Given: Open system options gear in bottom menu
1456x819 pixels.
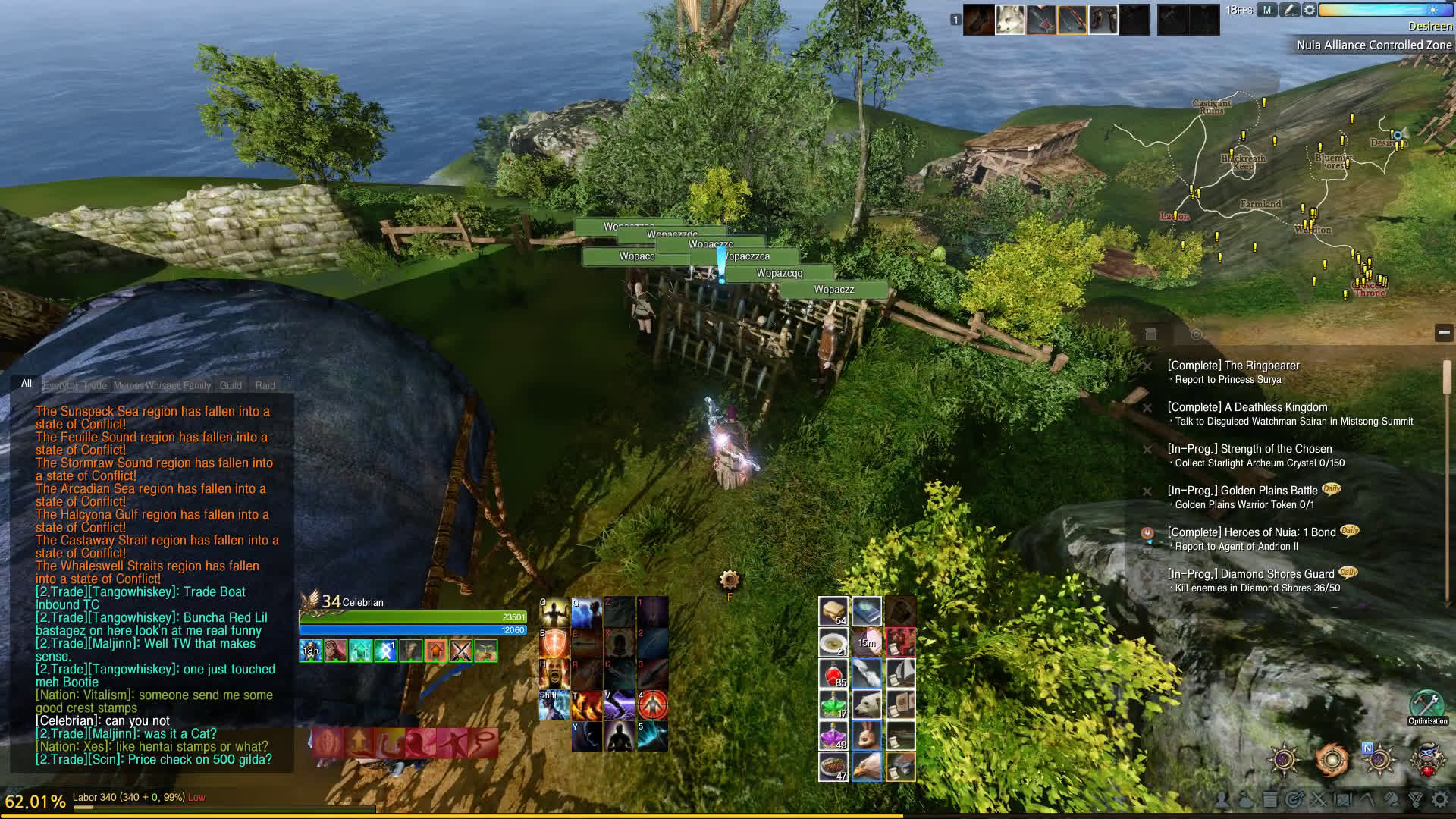Looking at the screenshot, I should click(x=1439, y=799).
